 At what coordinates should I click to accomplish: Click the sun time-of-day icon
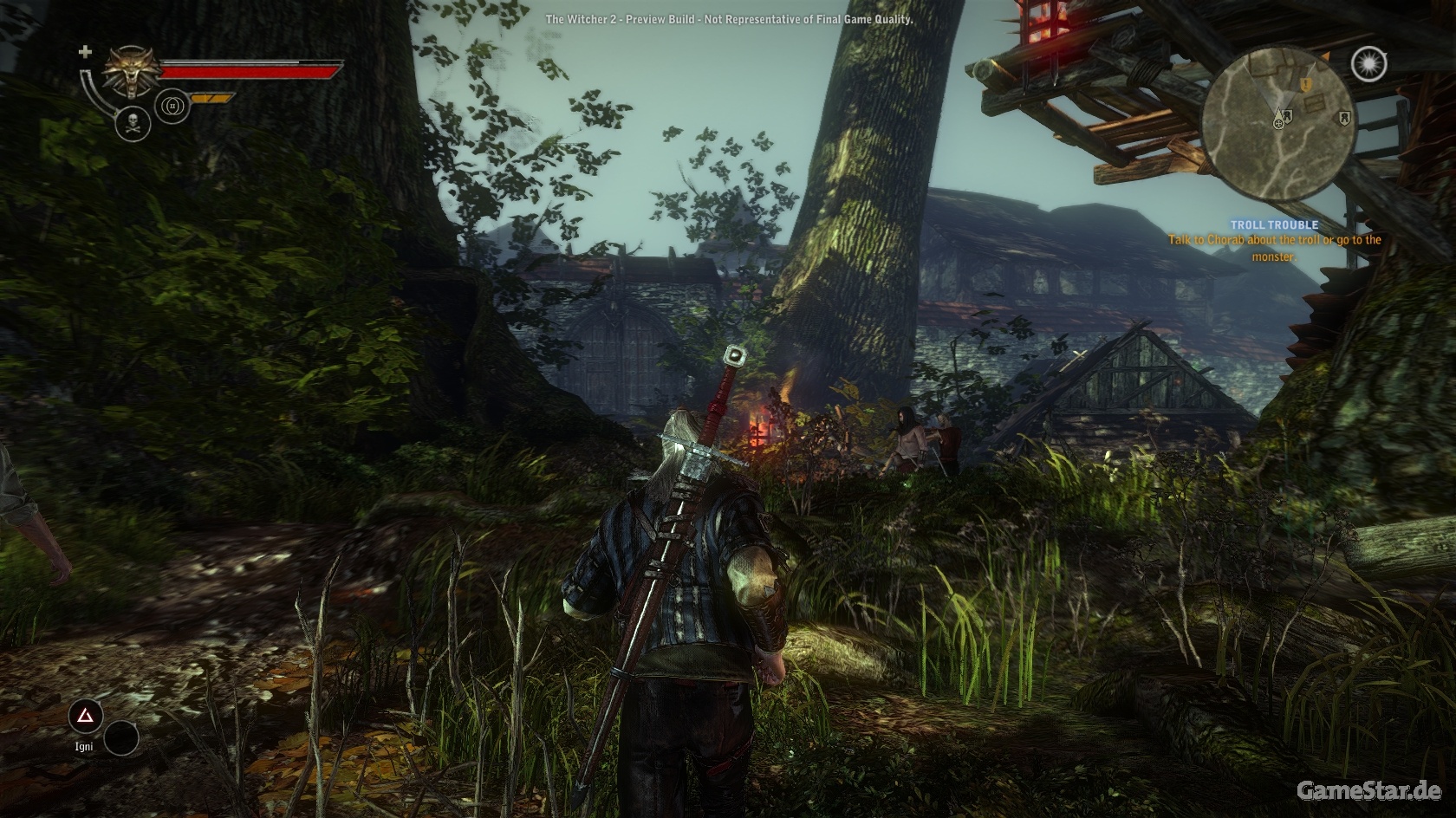pos(1368,63)
